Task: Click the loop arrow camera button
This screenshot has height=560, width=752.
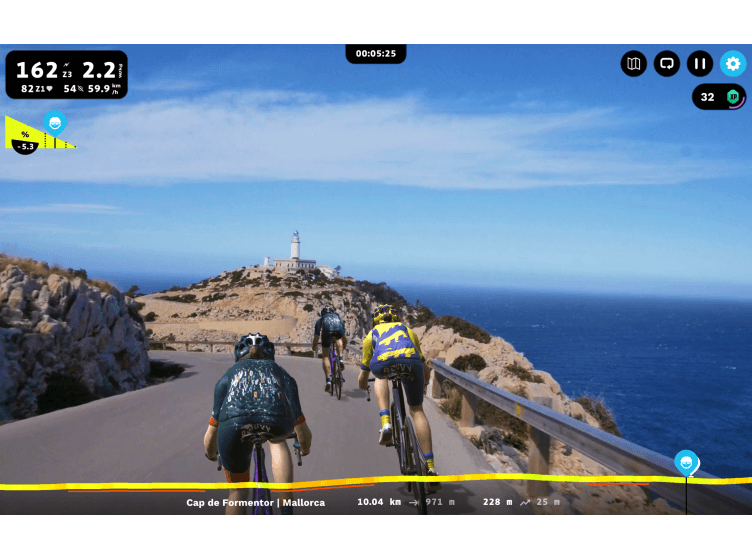Action: tap(667, 64)
